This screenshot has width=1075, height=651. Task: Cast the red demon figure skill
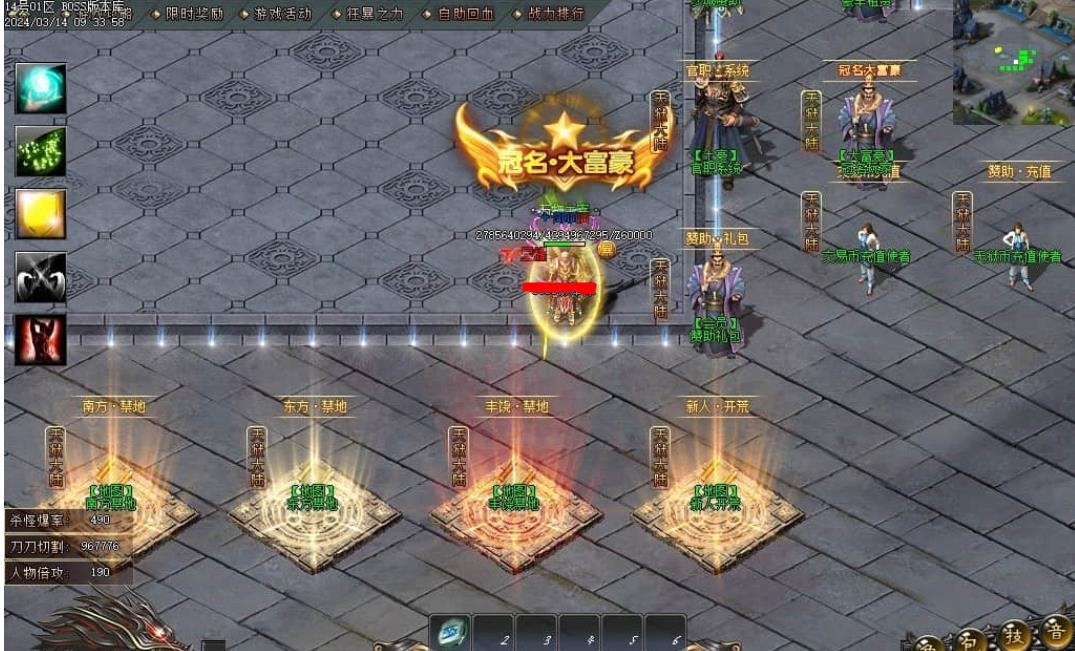coord(41,340)
